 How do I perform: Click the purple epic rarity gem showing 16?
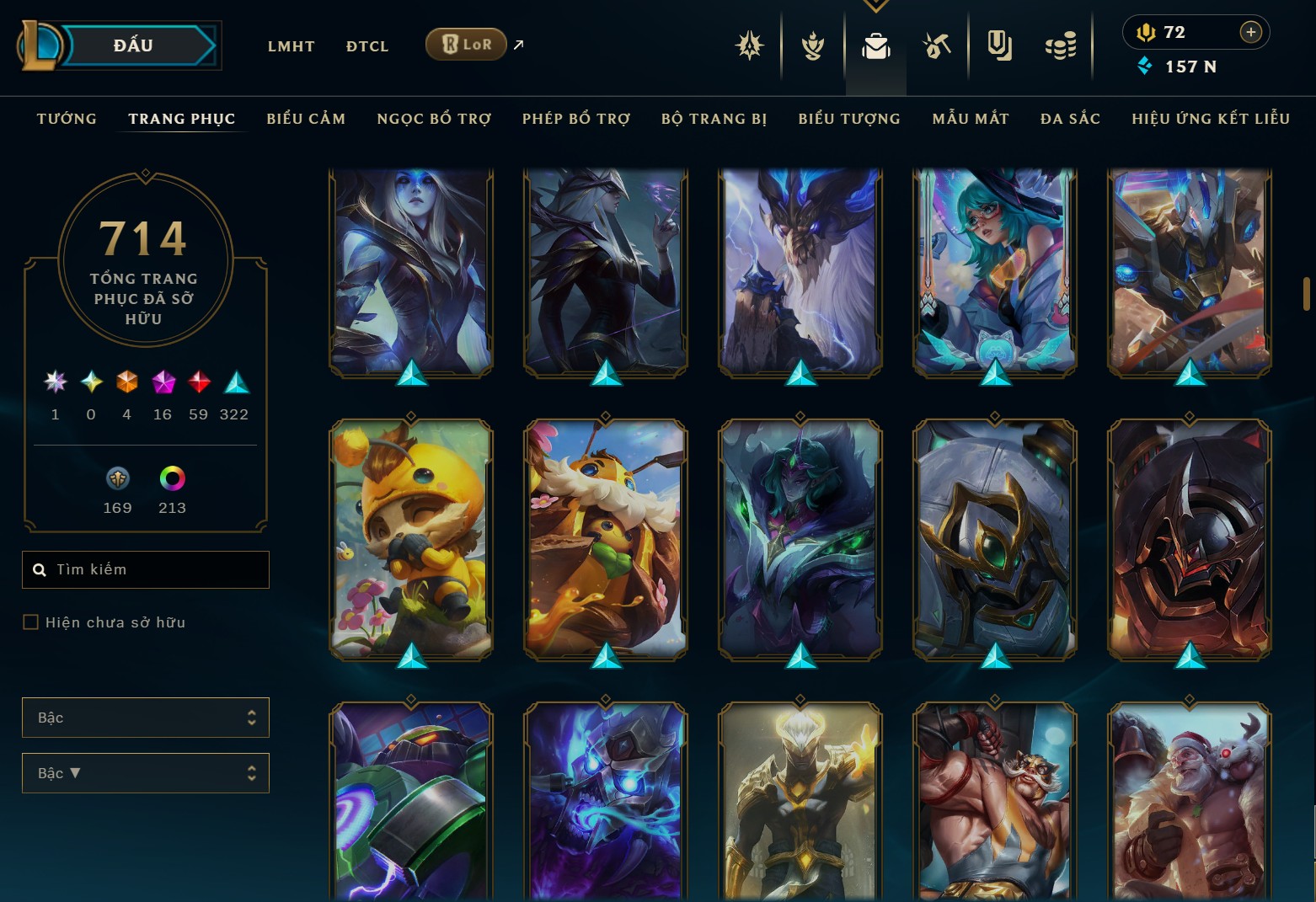162,382
